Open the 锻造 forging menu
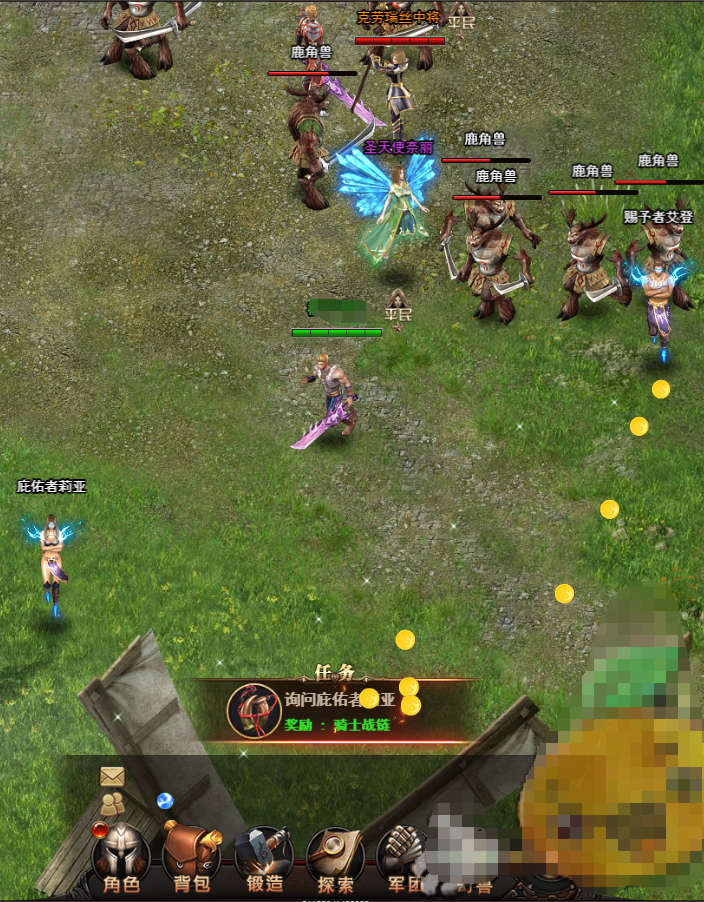 point(264,858)
